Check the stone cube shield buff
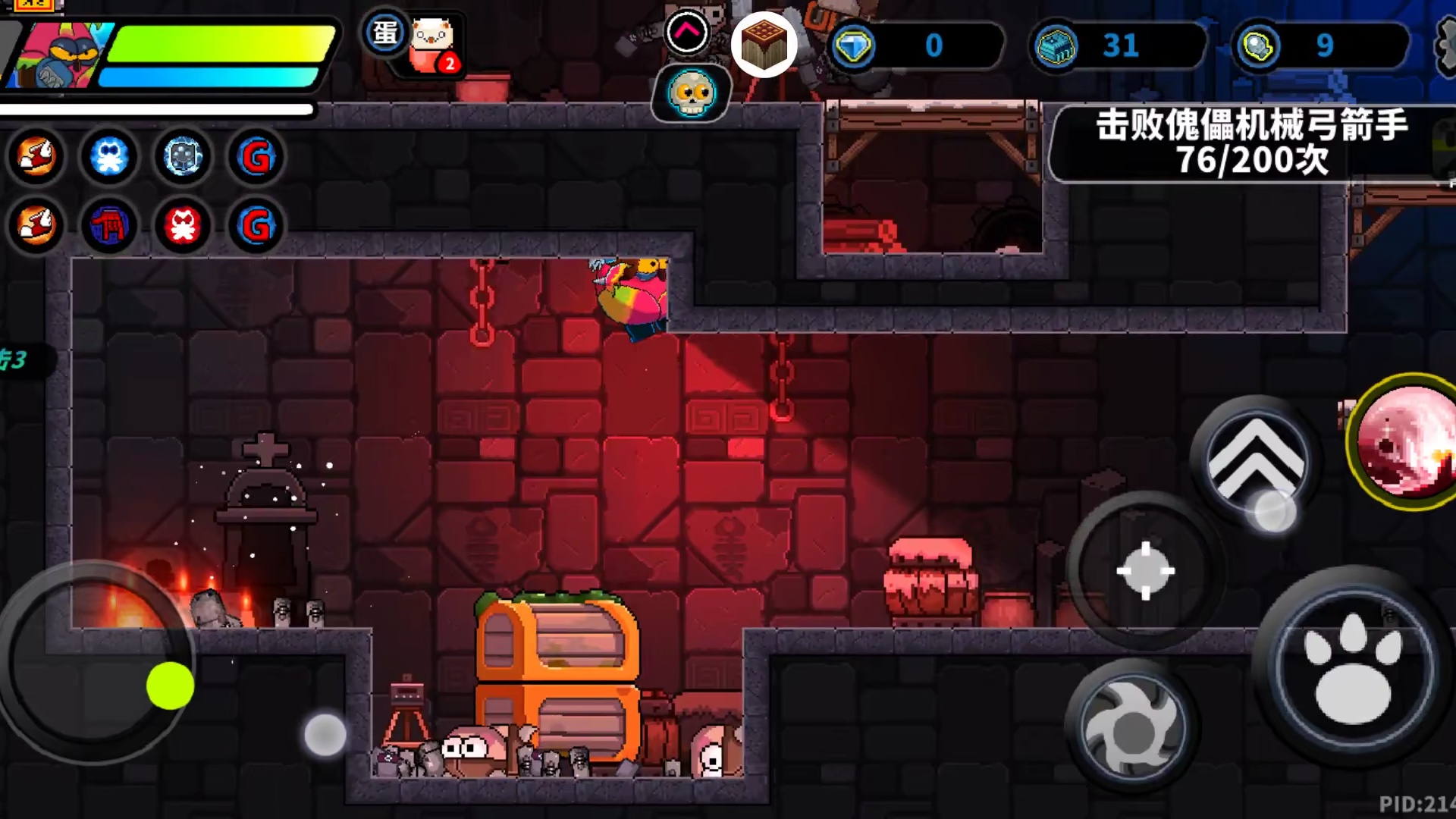The image size is (1456, 819). [183, 157]
